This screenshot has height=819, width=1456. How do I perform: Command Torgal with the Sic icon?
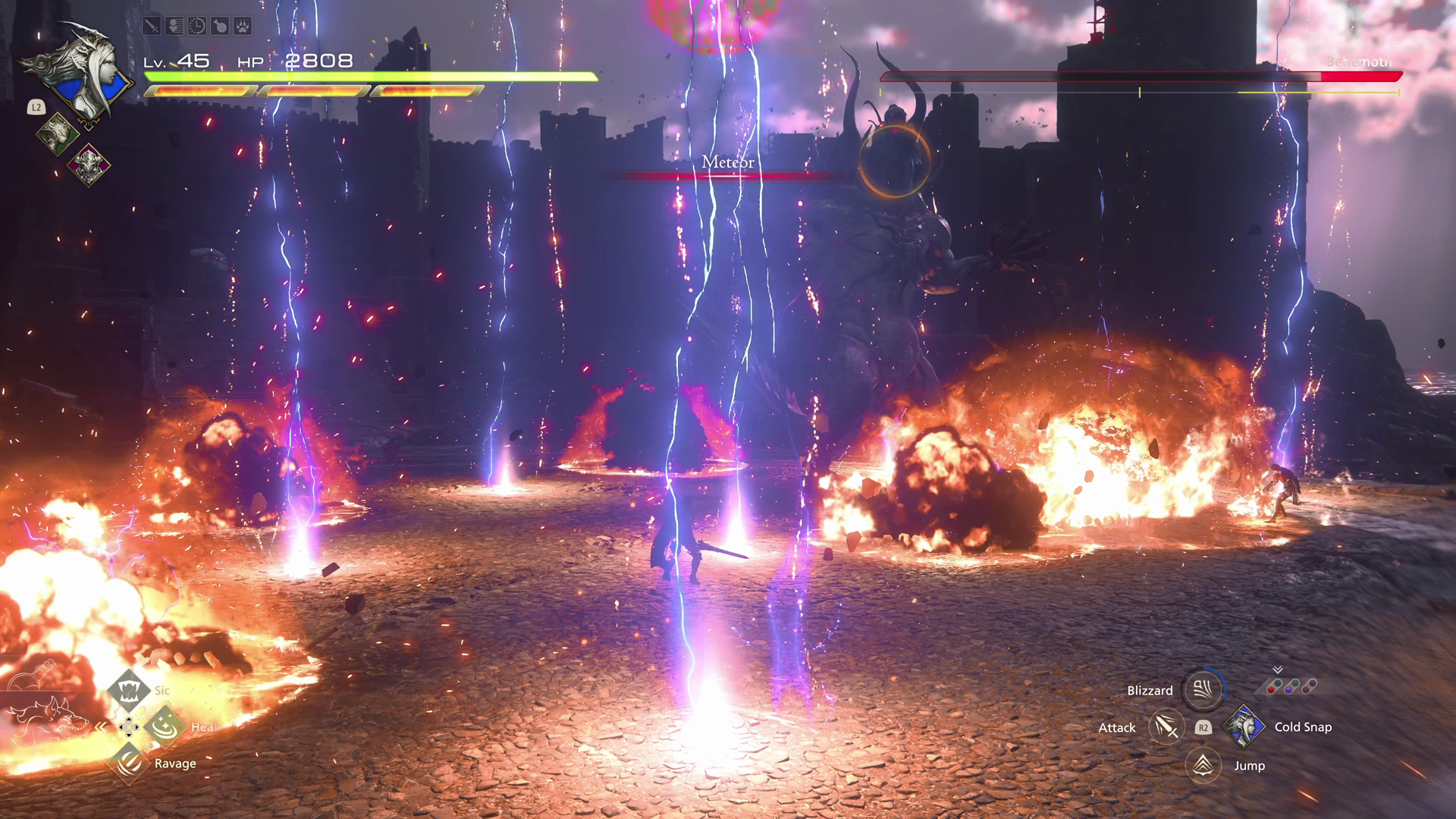point(129,690)
